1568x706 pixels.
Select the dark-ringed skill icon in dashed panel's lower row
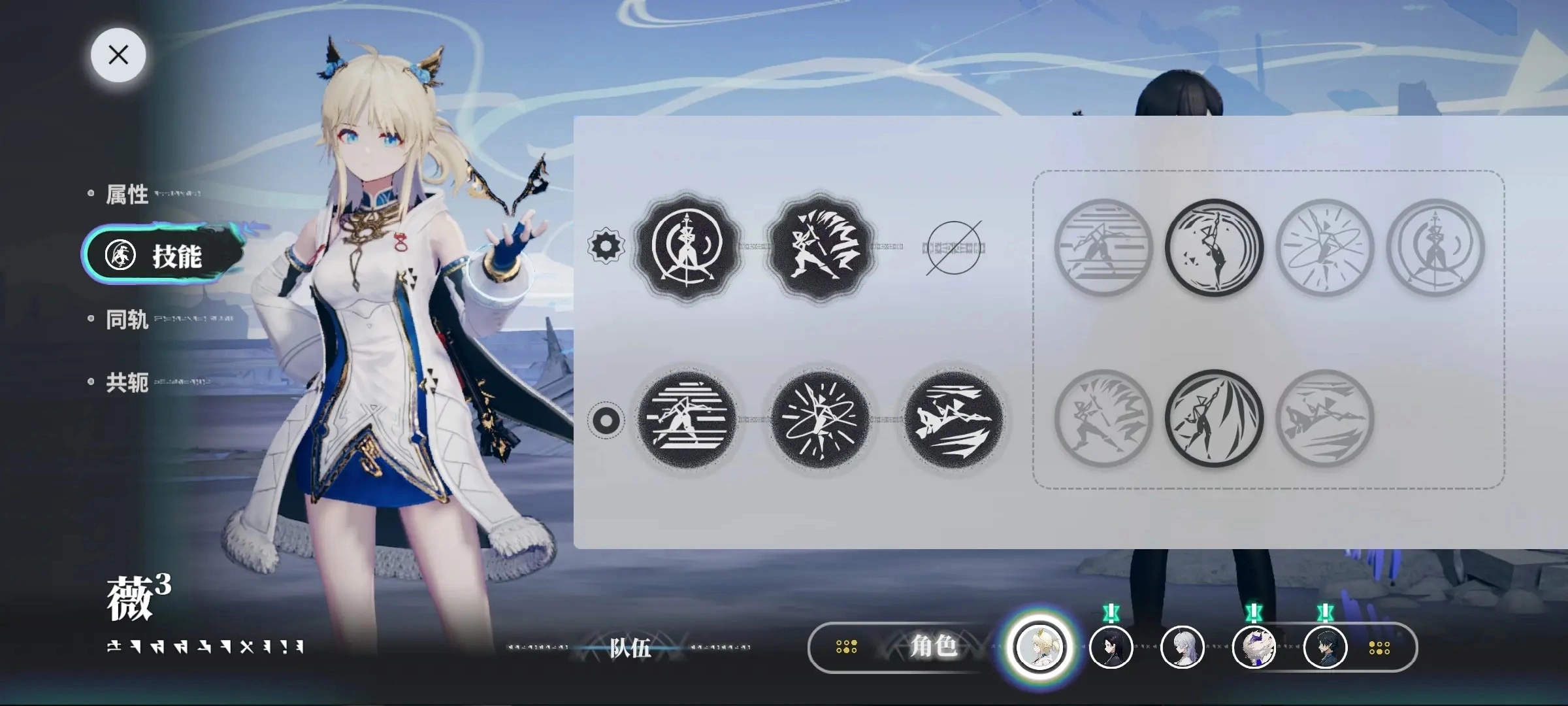pos(1214,422)
